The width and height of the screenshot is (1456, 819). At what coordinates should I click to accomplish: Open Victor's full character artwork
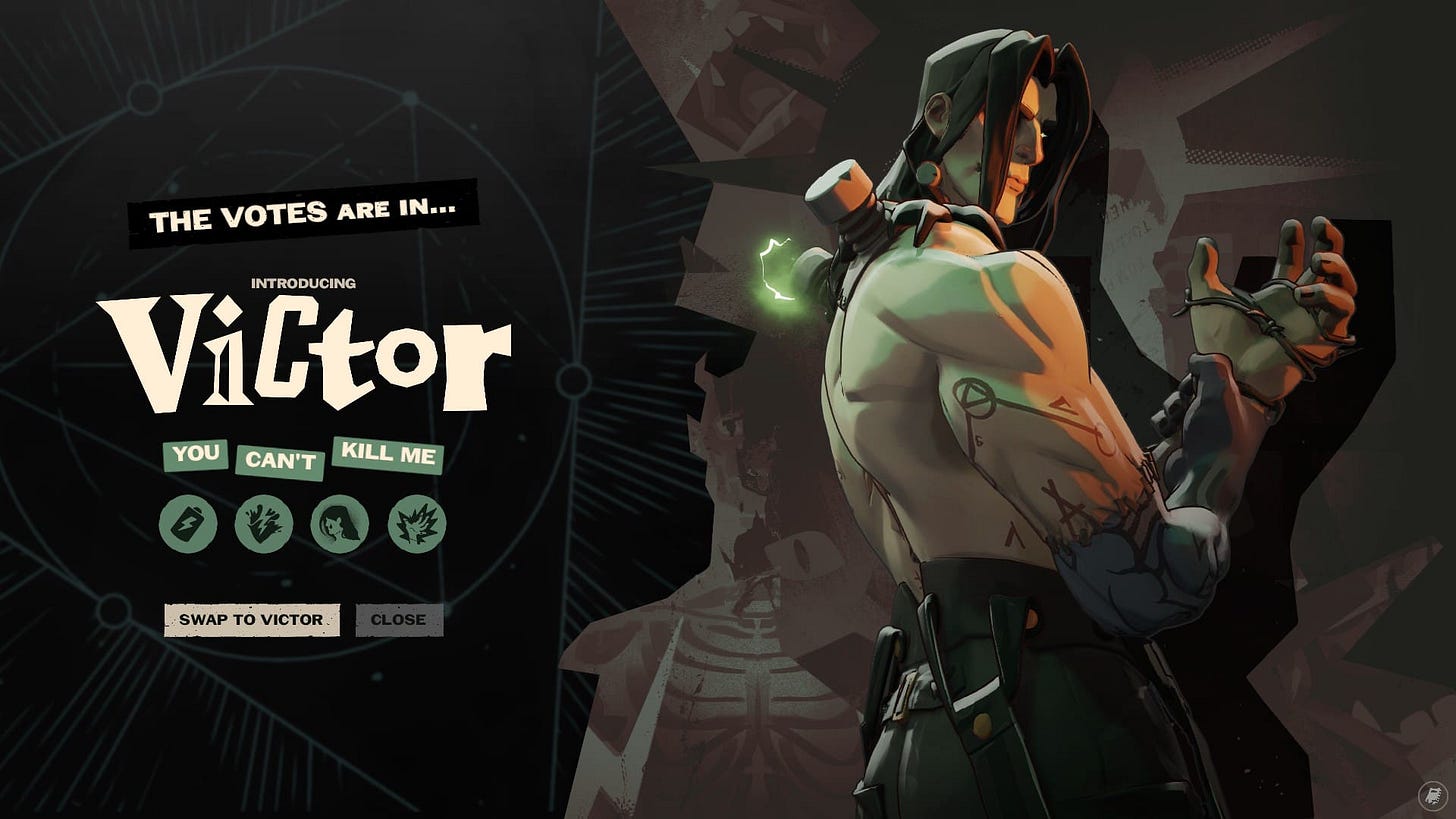1000,400
